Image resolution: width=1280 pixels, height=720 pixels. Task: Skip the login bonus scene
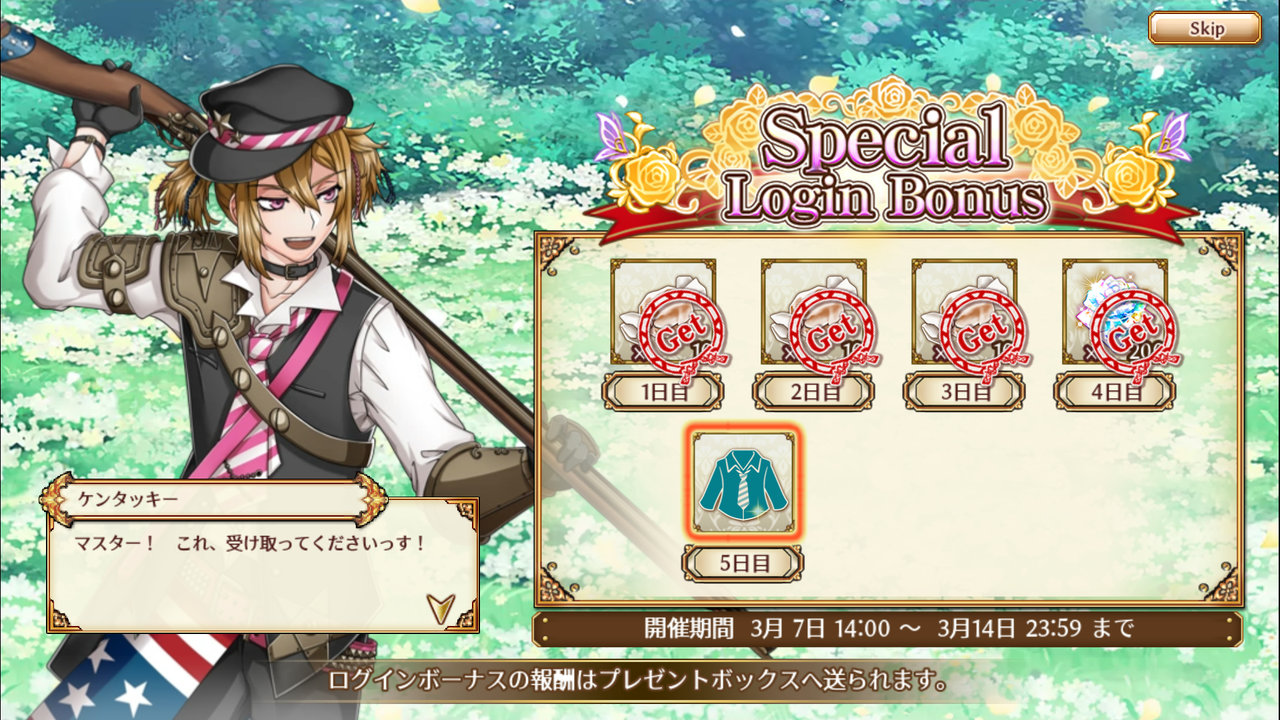click(1204, 28)
